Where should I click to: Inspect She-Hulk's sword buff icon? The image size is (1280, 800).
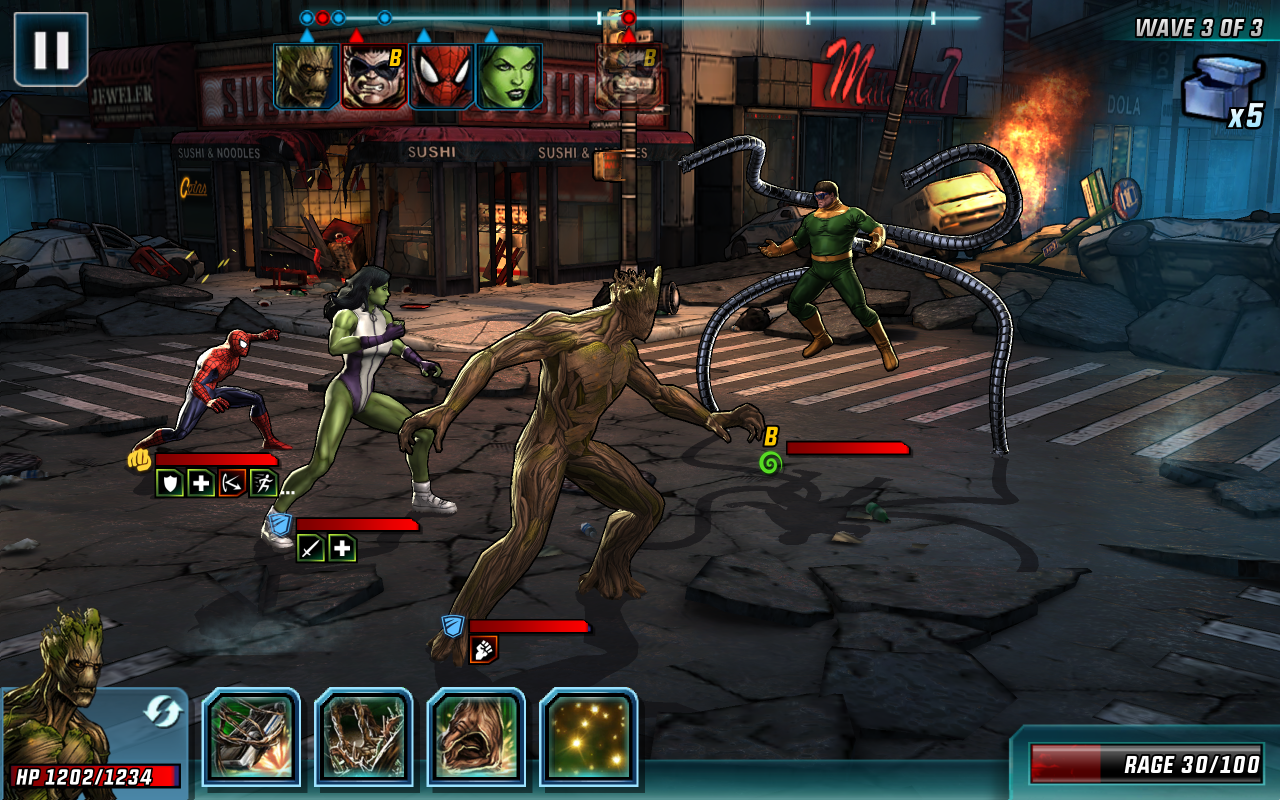click(311, 547)
